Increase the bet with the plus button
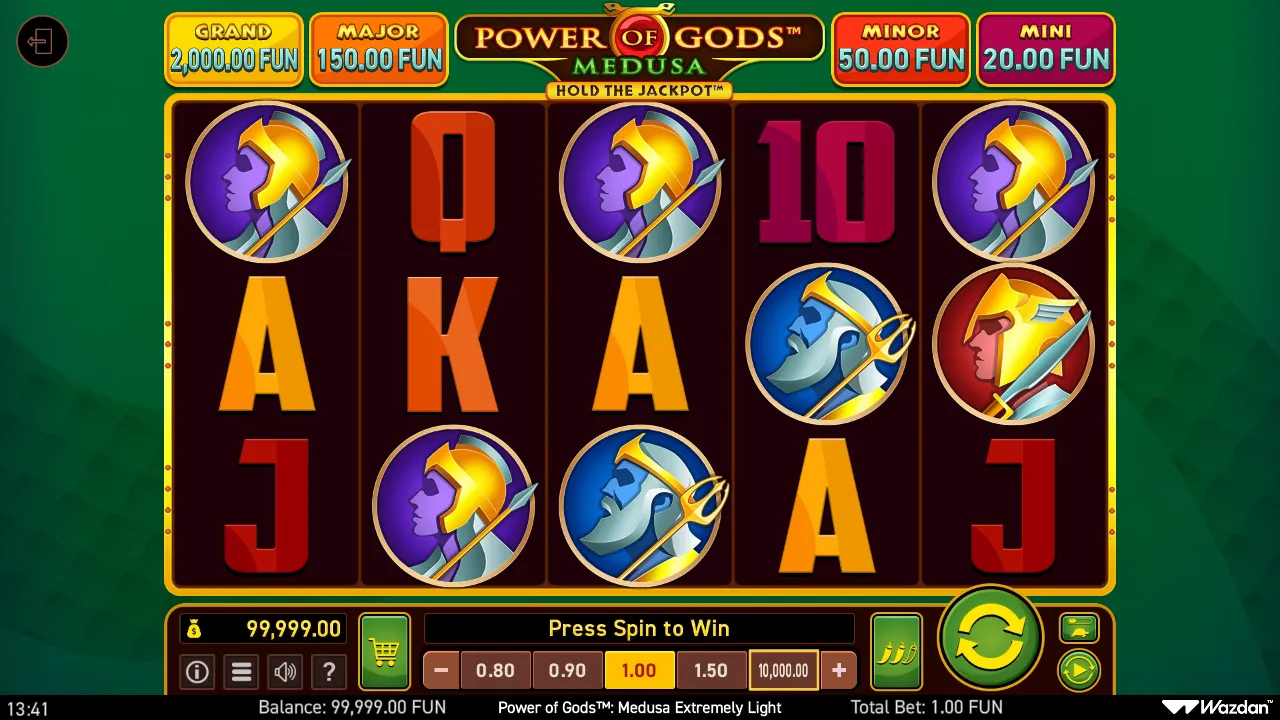This screenshot has height=720, width=1280. click(x=838, y=670)
